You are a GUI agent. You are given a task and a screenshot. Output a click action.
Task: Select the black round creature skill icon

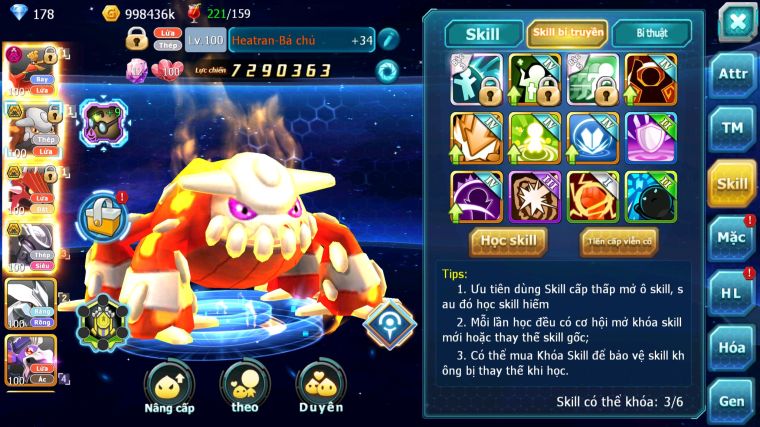[x=651, y=196]
